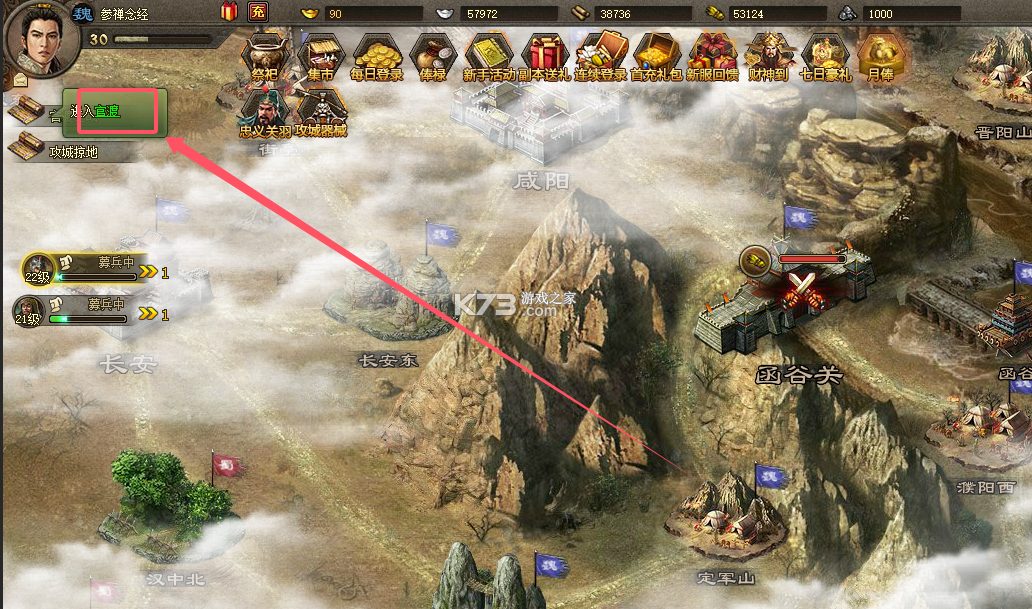Open the player portrait profile
This screenshot has width=1032, height=609.
[x=36, y=35]
